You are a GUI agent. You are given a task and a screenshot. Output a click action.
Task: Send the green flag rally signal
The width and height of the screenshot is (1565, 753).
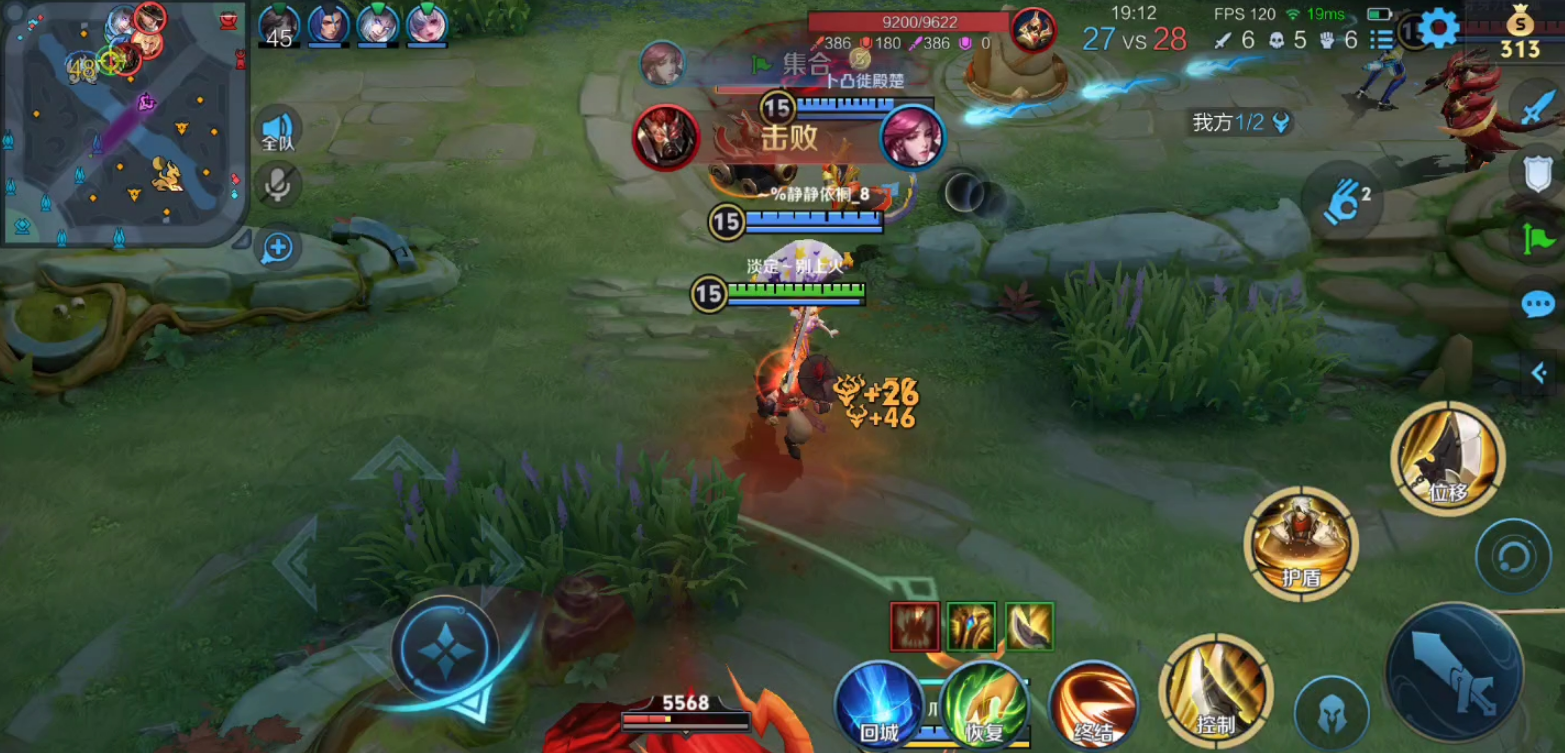1538,238
